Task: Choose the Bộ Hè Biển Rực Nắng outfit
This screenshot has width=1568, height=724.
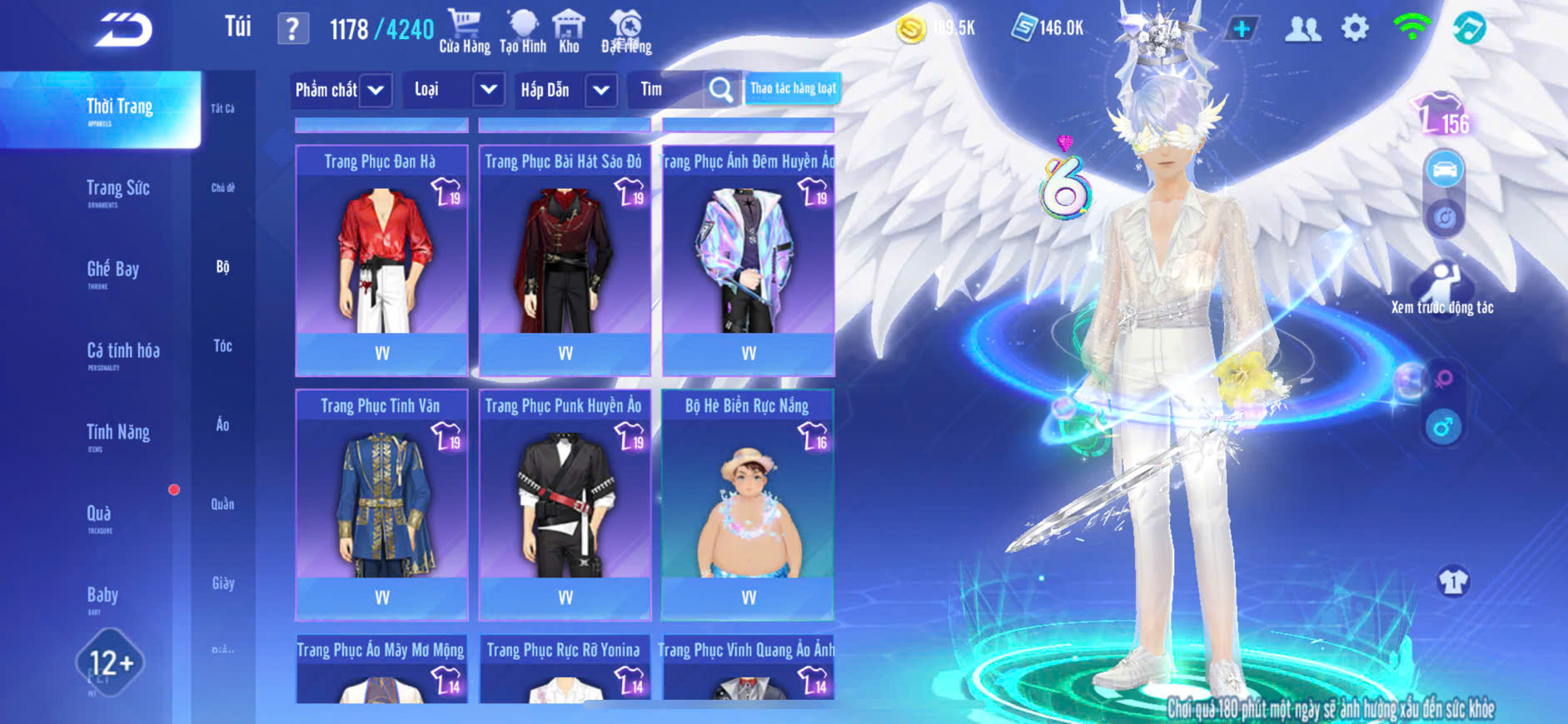Action: 748,504
